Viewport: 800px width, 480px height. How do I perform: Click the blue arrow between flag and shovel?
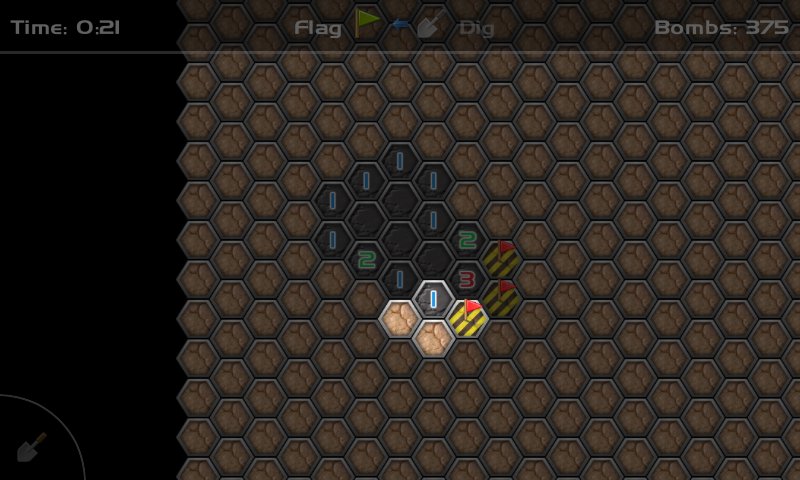(400, 24)
